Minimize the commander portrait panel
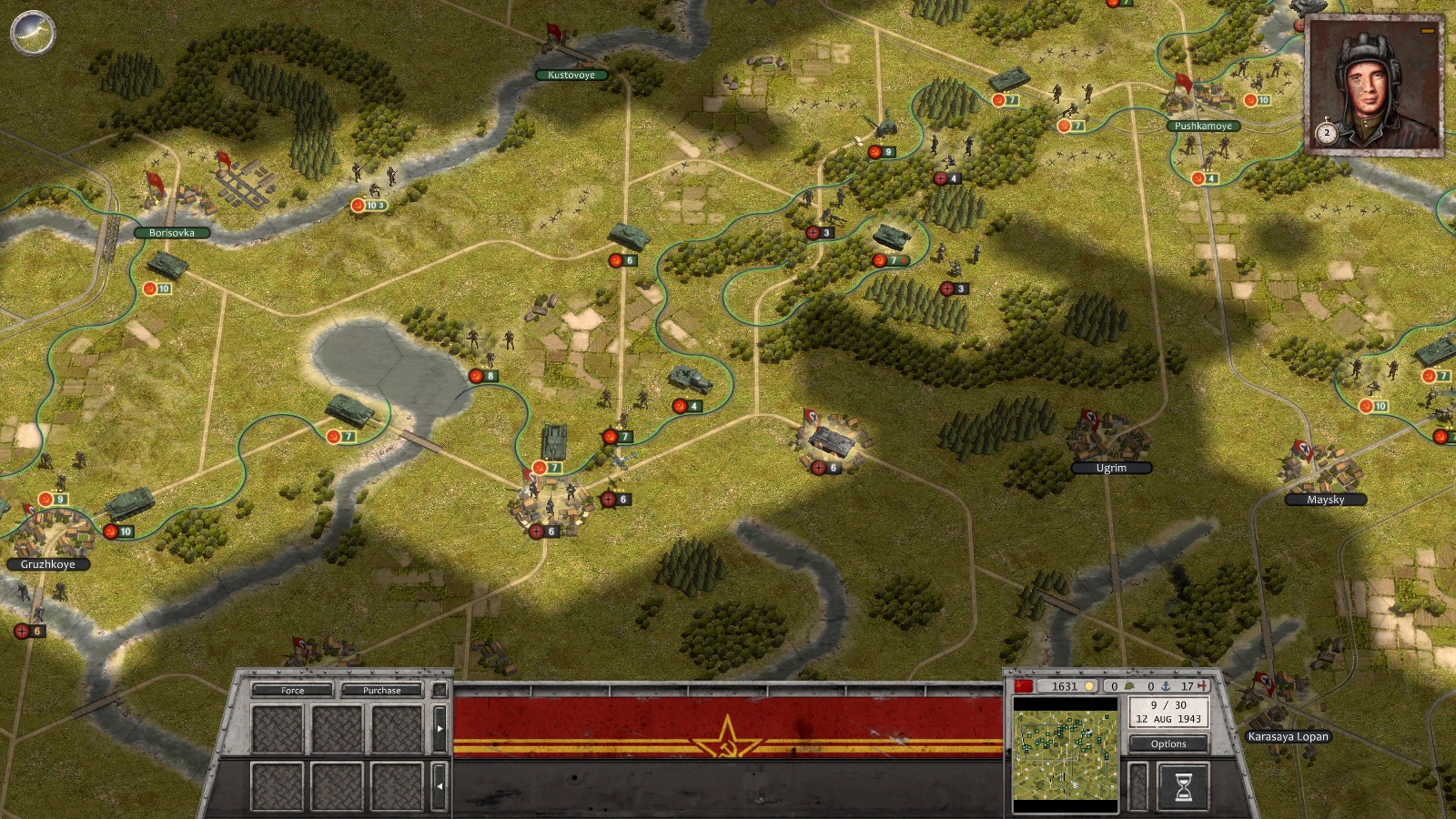Viewport: 1456px width, 819px height. point(1427,31)
